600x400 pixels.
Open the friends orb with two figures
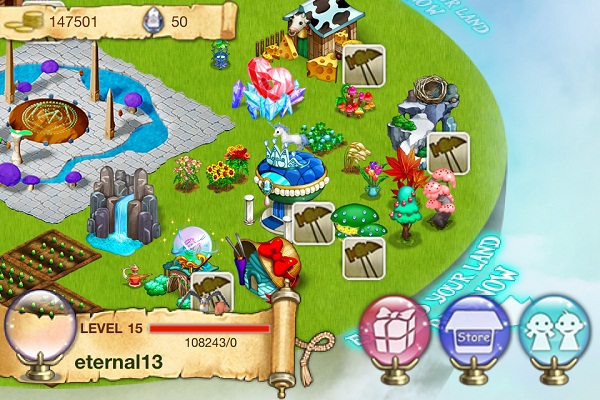555,328
